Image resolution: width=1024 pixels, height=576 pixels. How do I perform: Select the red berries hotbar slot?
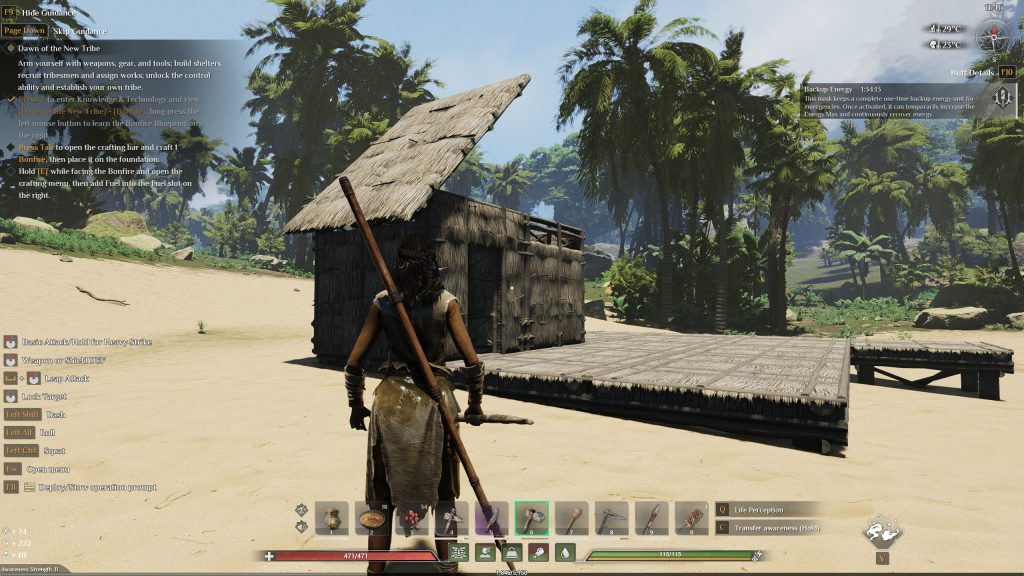[x=412, y=518]
